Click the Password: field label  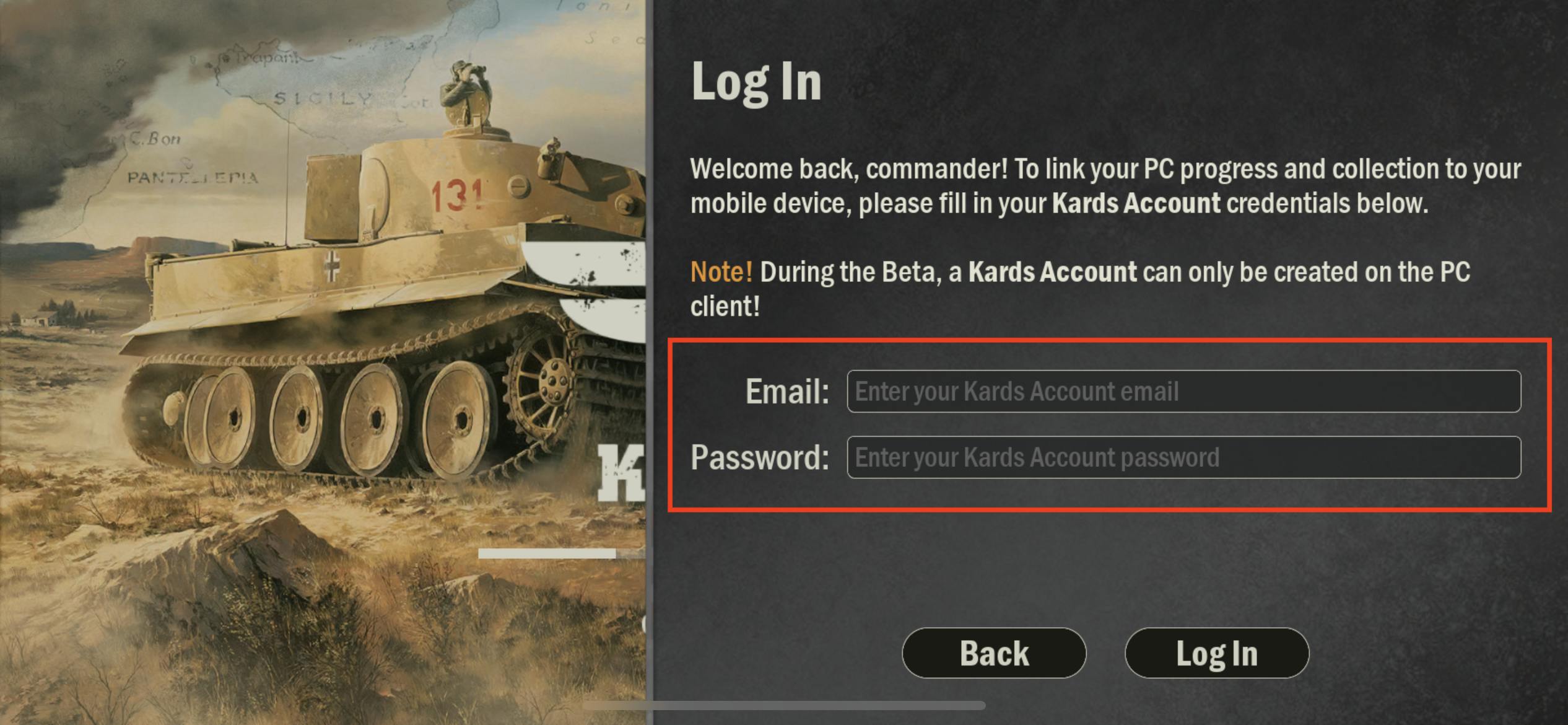[x=762, y=459]
